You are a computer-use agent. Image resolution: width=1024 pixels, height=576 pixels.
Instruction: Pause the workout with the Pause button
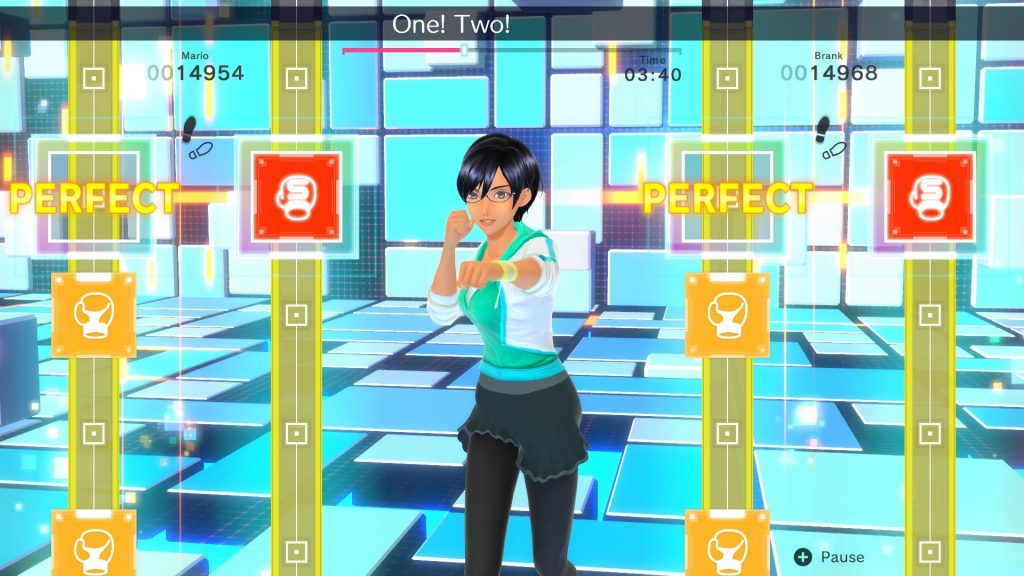tap(829, 557)
